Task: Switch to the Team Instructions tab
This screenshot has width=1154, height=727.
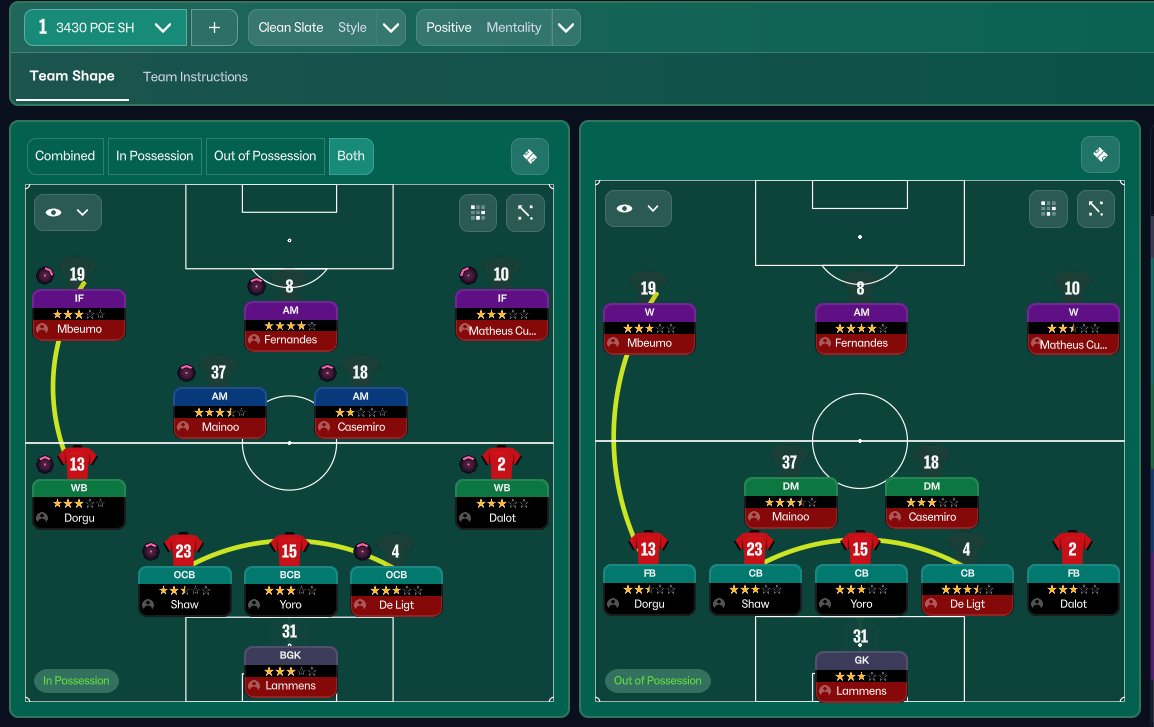Action: click(x=195, y=77)
